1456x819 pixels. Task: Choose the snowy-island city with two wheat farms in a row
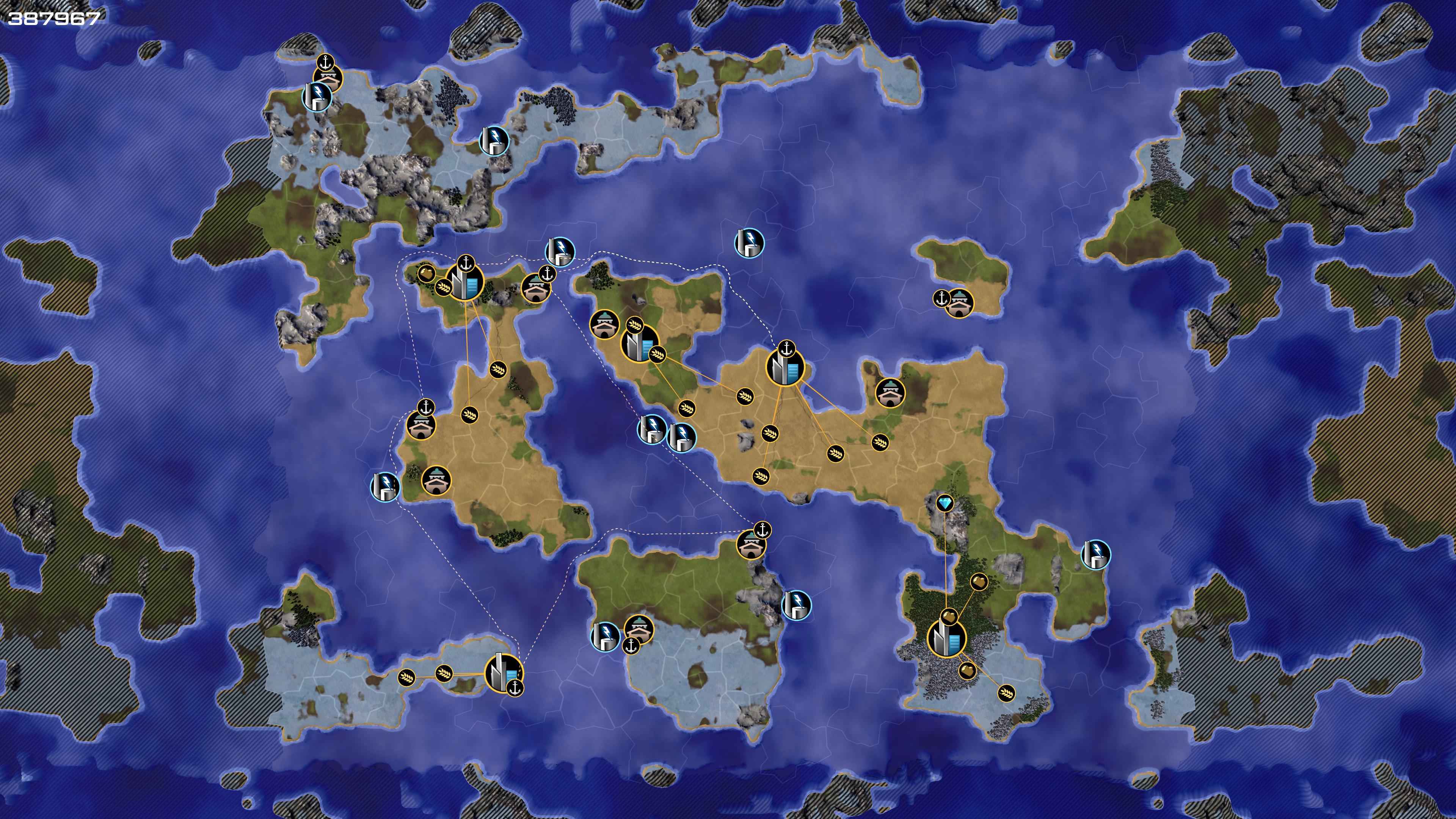(x=503, y=673)
